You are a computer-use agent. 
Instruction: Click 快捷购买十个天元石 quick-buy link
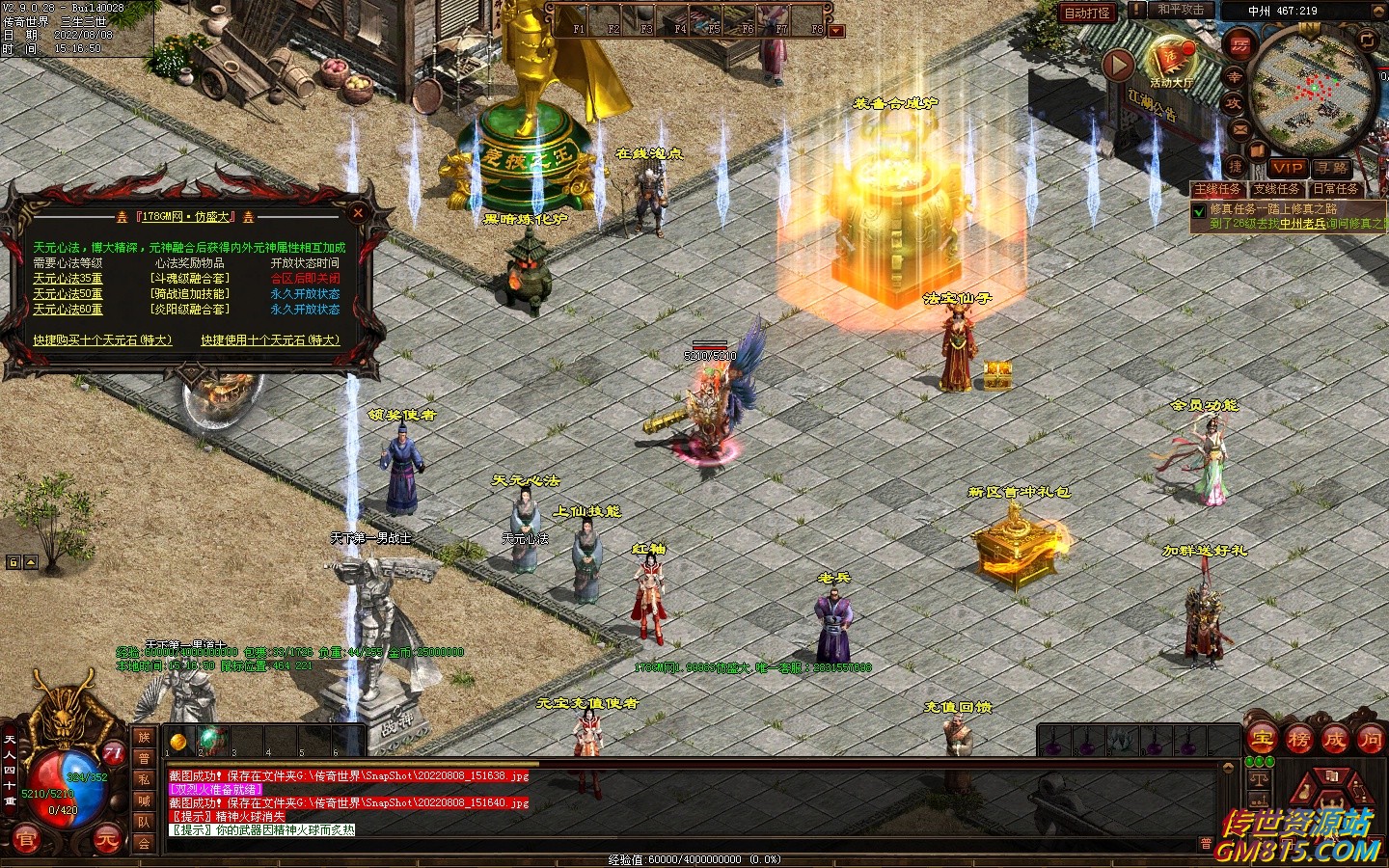coord(102,340)
